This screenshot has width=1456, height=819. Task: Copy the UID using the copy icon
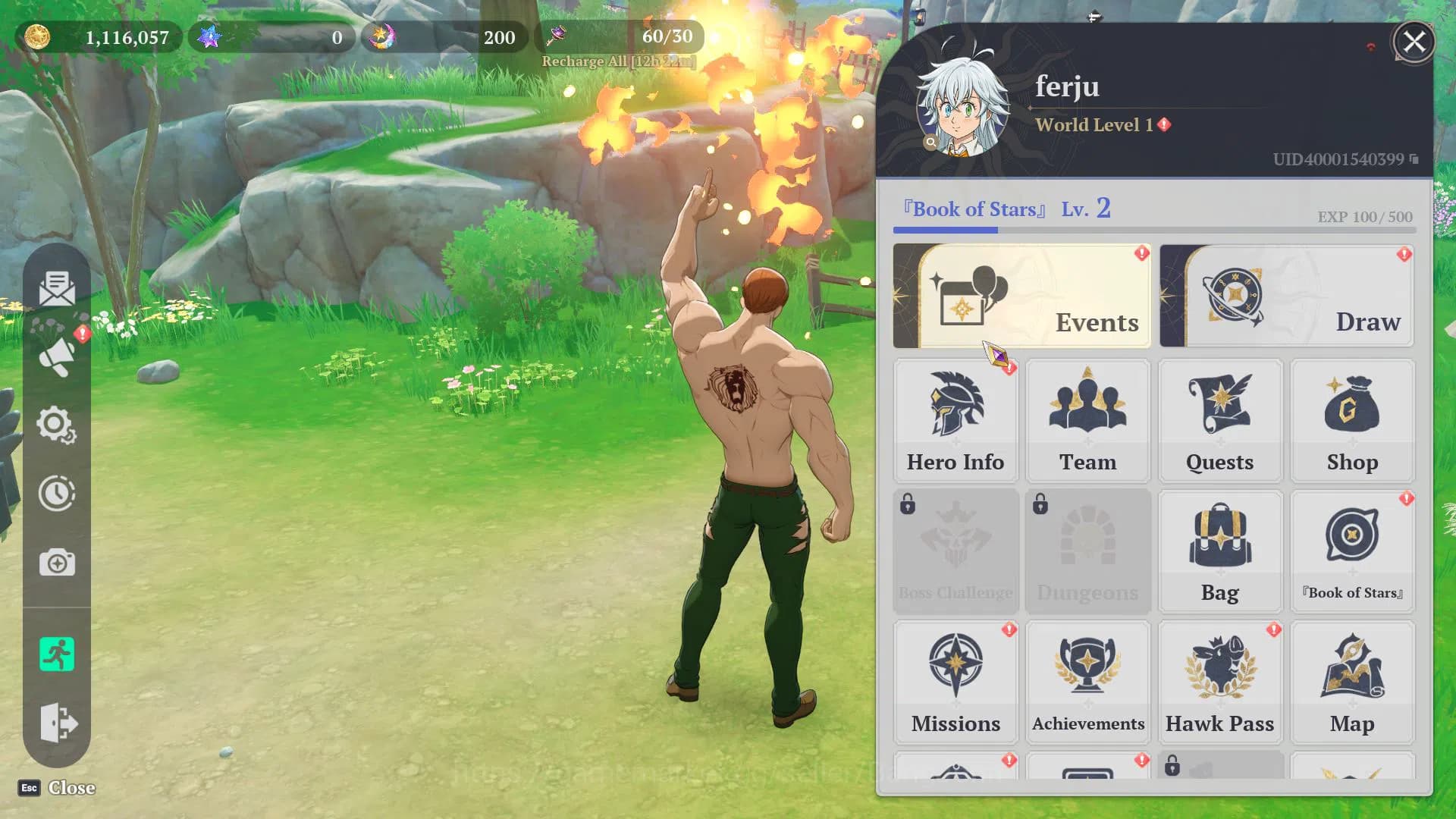[1414, 159]
